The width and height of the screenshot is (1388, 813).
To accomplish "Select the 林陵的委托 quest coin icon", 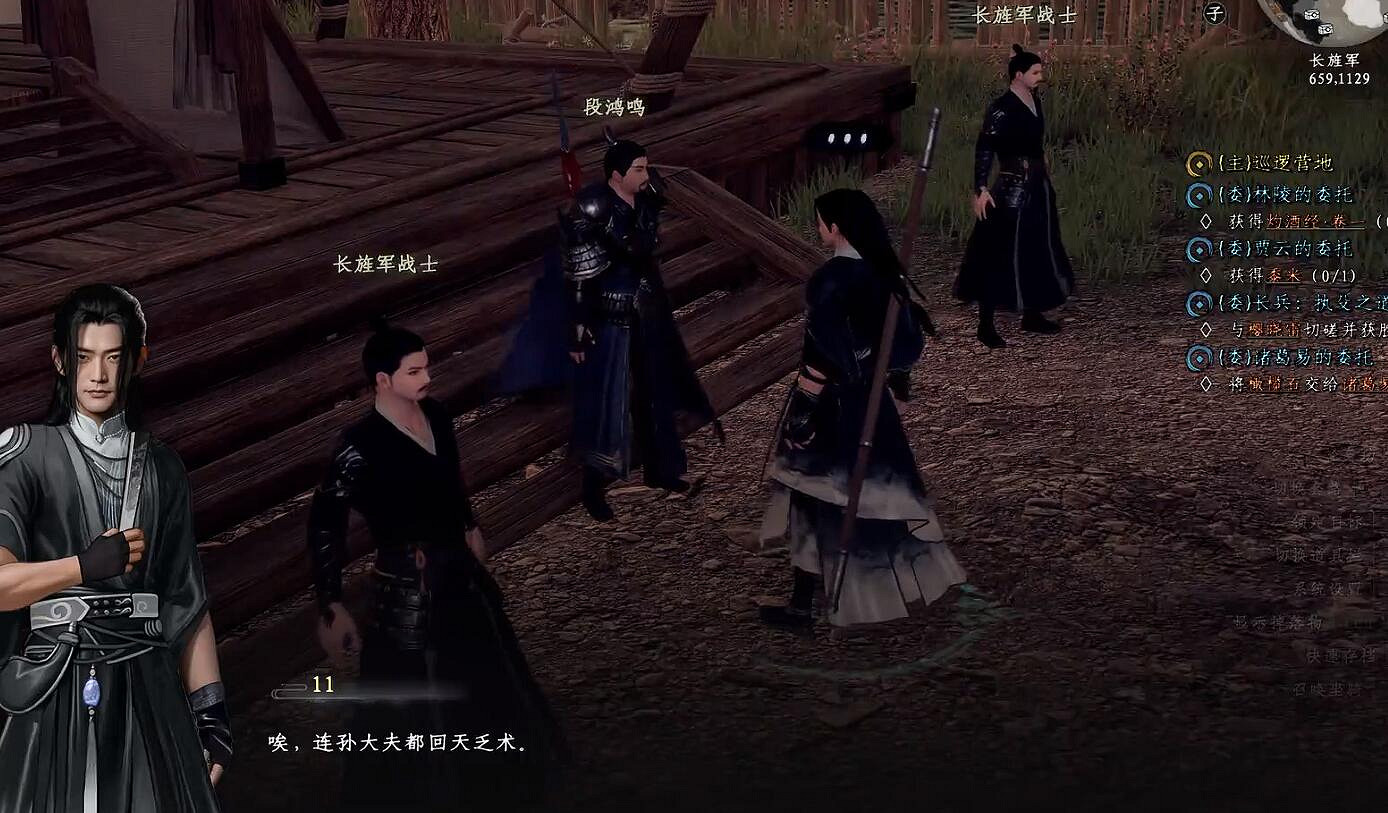I will 1198,195.
